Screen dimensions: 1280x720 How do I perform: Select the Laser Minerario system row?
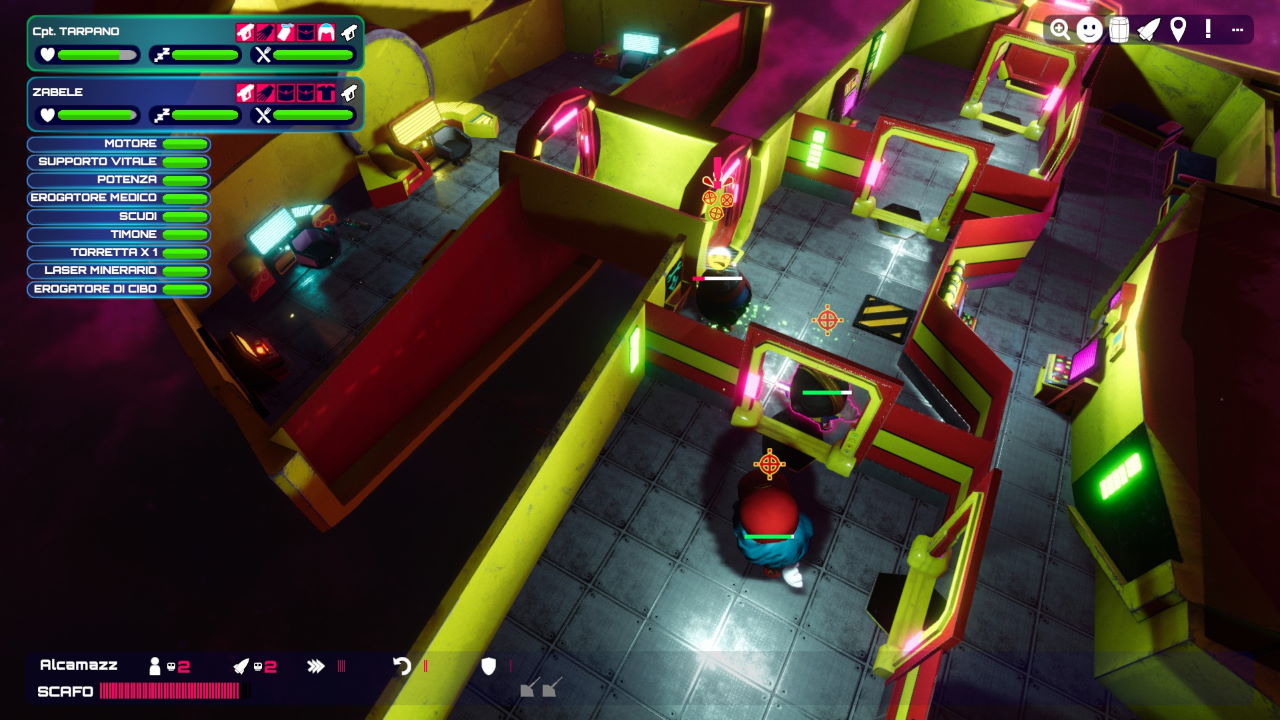[119, 271]
